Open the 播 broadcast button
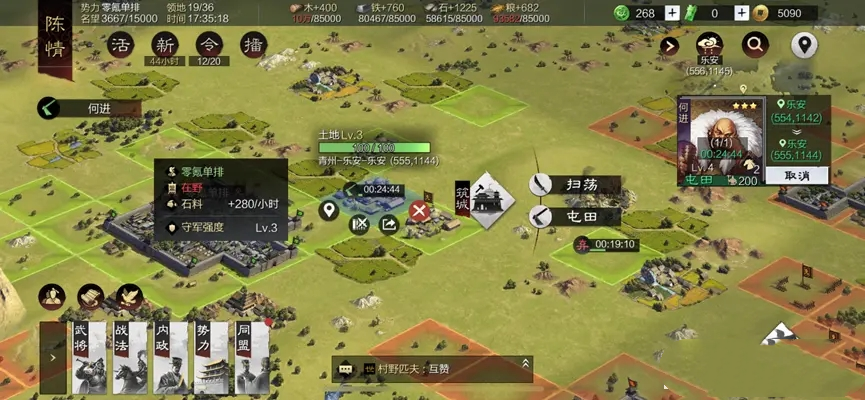This screenshot has height=400, width=865. pyautogui.click(x=253, y=45)
